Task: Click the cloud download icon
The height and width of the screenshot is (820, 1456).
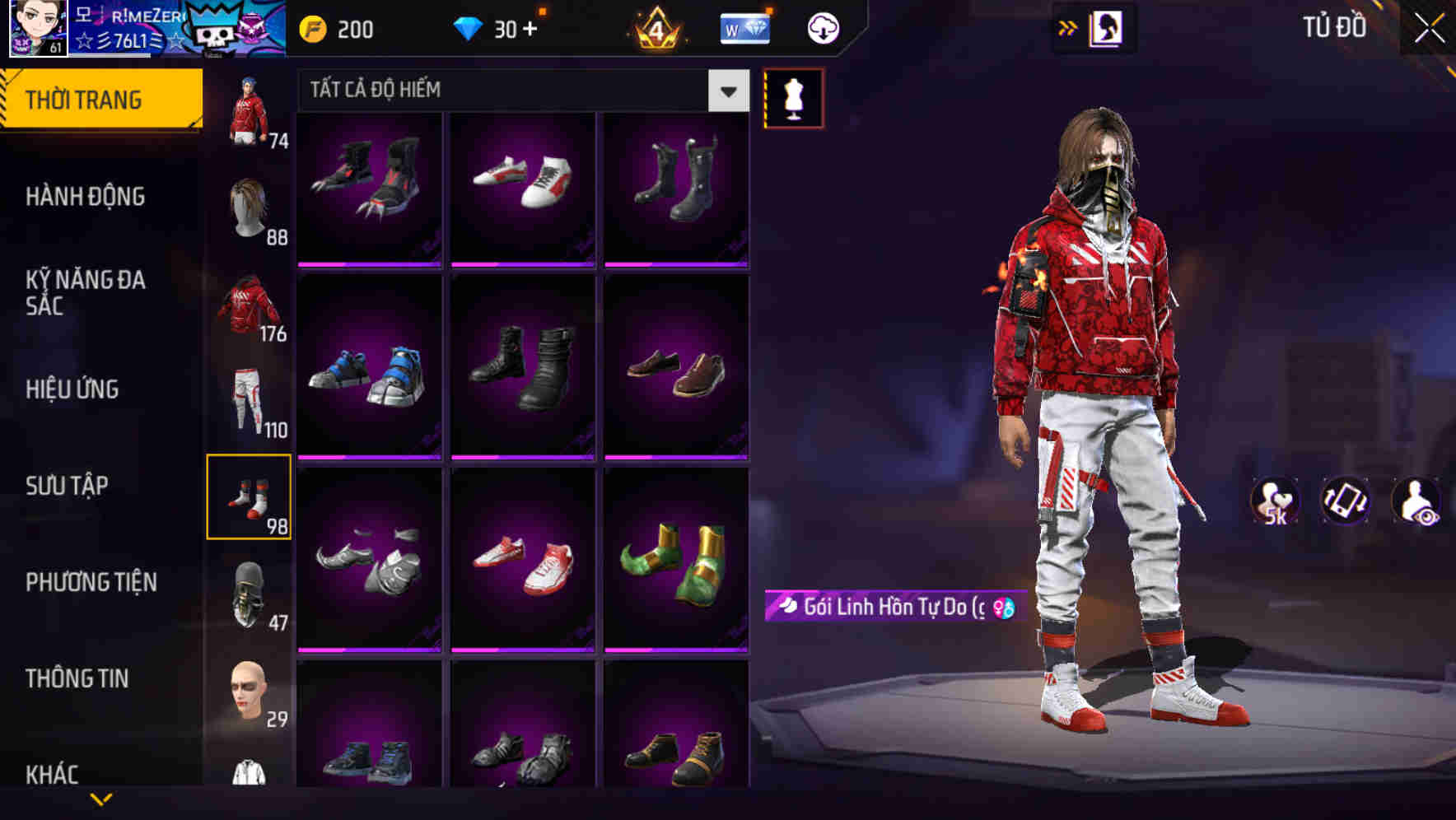Action: tap(821, 27)
